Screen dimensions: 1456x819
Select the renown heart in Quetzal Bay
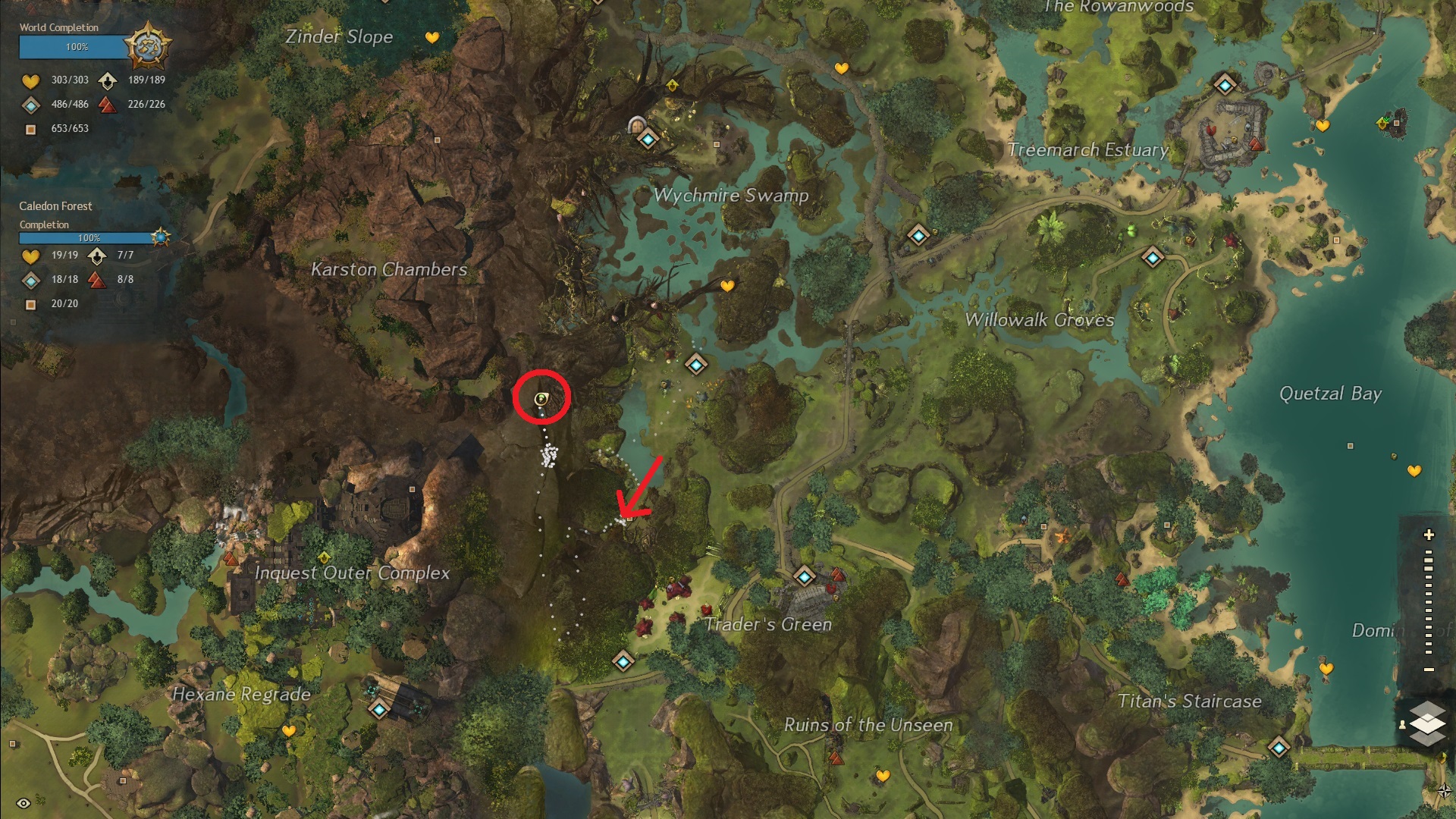(x=1414, y=471)
